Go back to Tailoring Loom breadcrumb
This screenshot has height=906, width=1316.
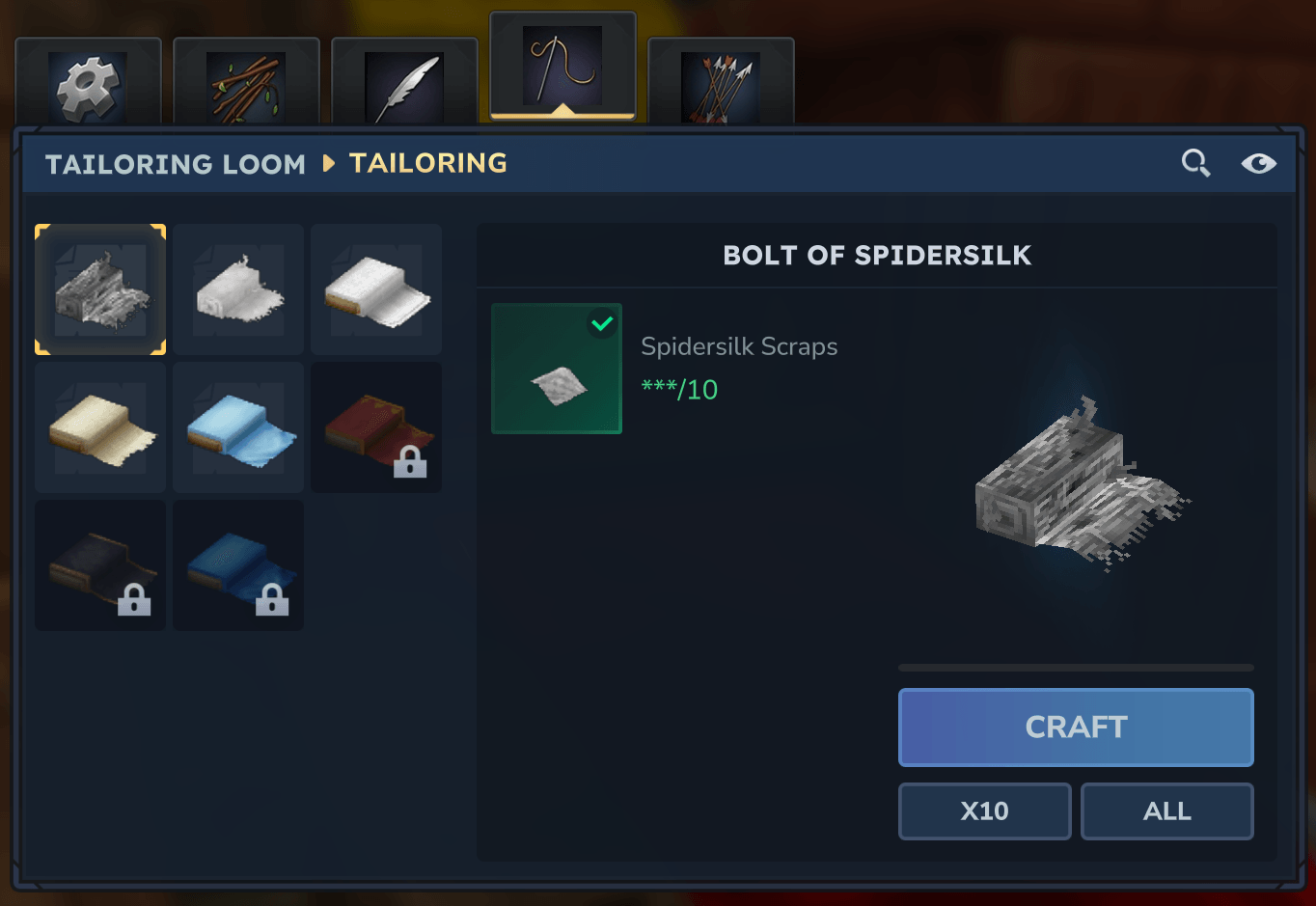tap(175, 164)
